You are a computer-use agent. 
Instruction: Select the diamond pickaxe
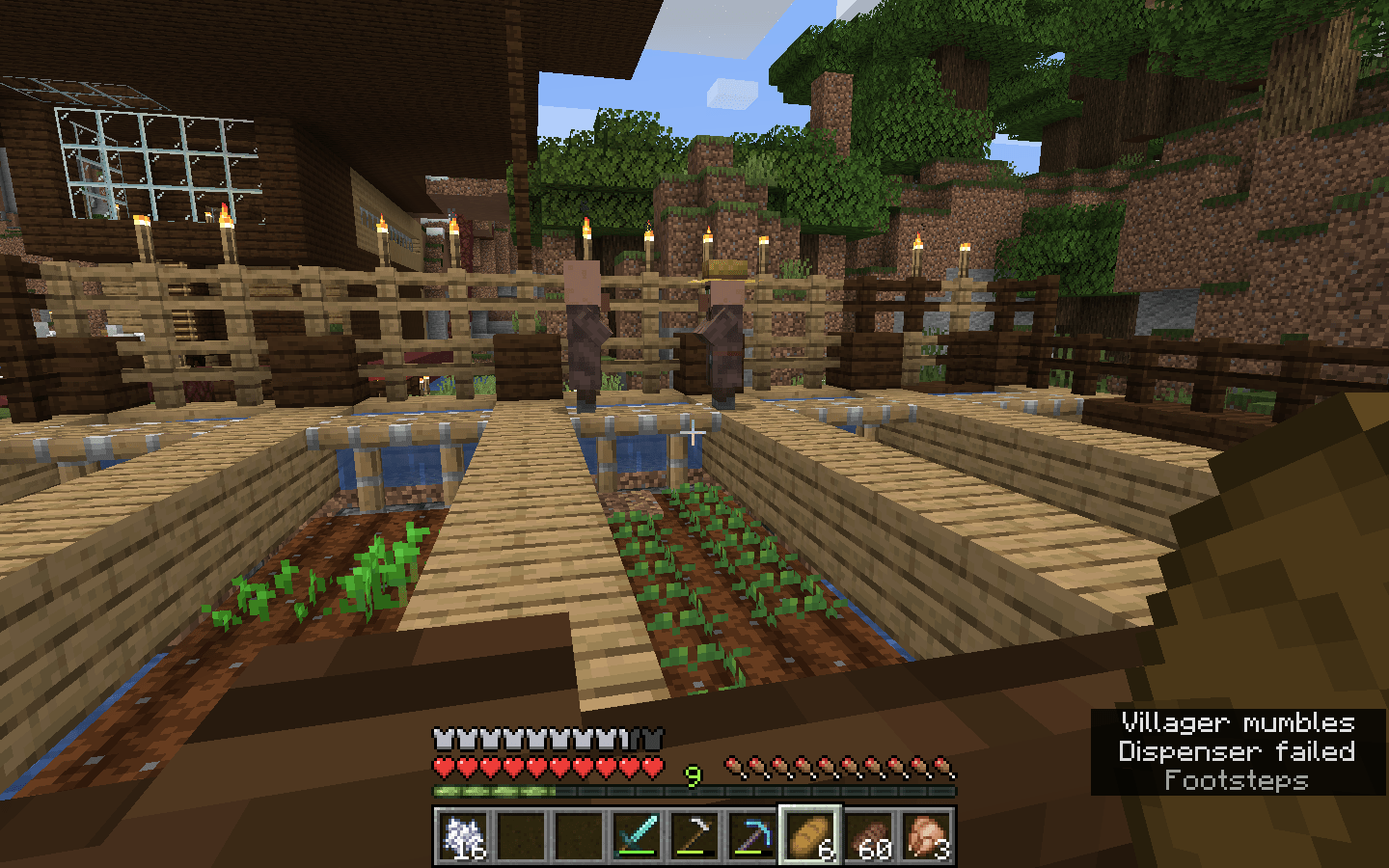point(754,834)
